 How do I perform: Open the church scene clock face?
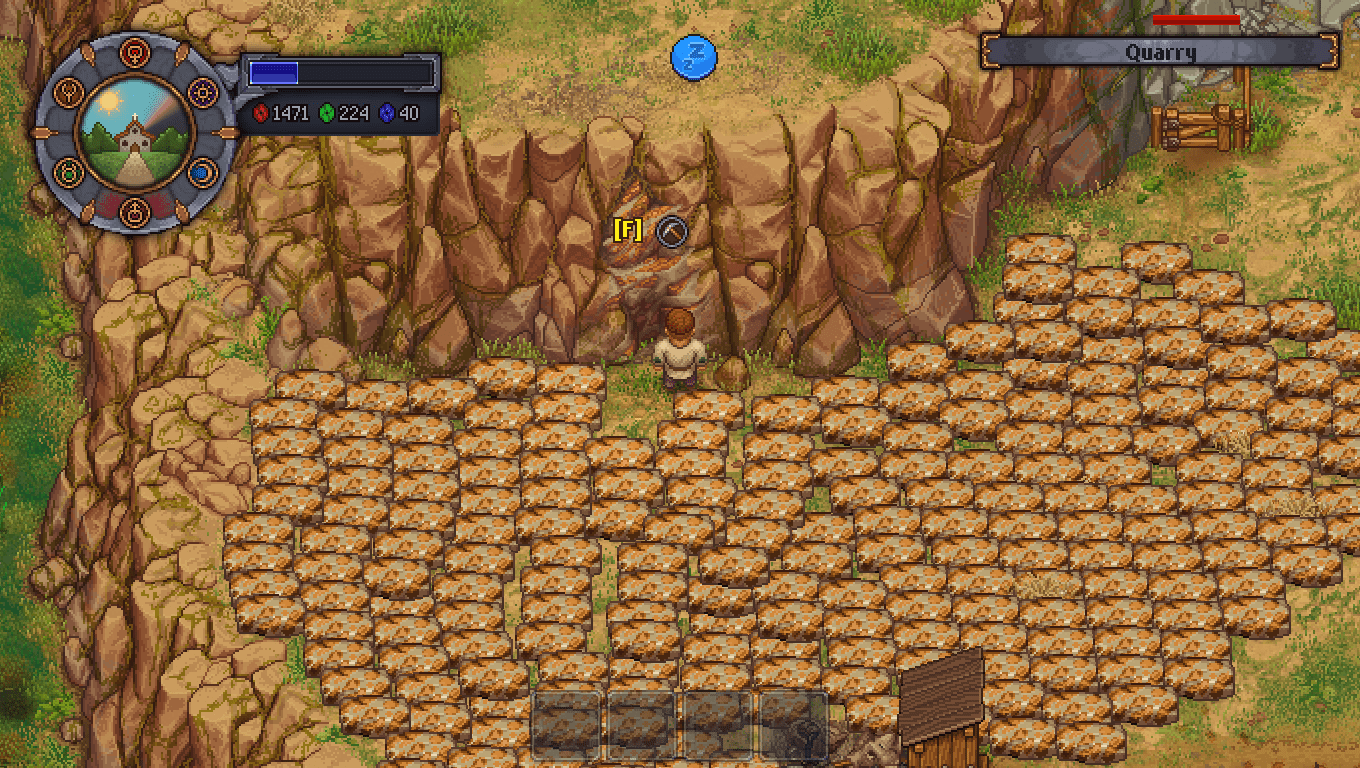tap(134, 132)
